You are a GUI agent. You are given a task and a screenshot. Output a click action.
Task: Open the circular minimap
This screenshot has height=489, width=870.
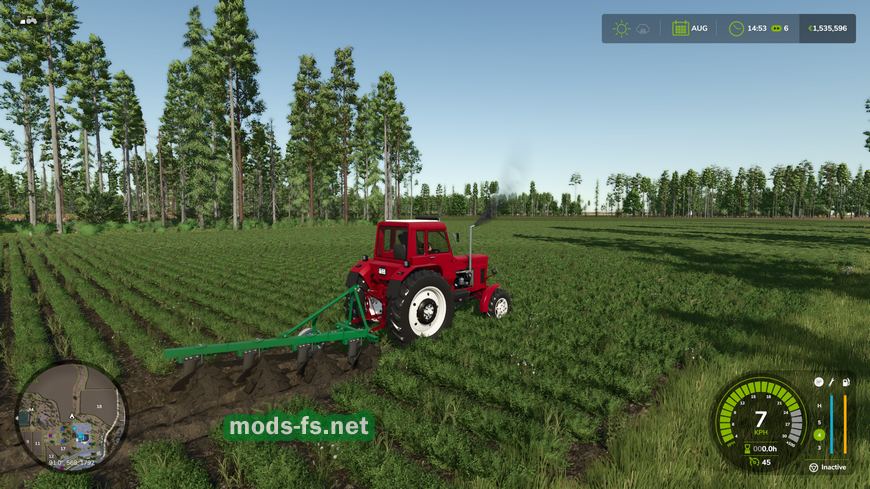coord(70,413)
